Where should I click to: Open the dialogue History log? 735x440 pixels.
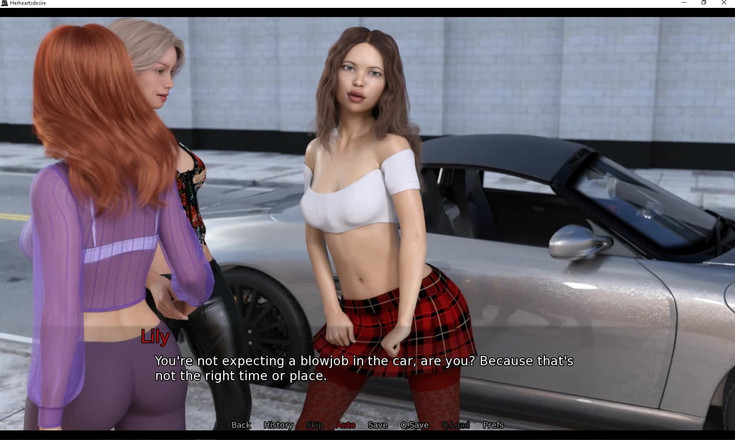(x=278, y=425)
